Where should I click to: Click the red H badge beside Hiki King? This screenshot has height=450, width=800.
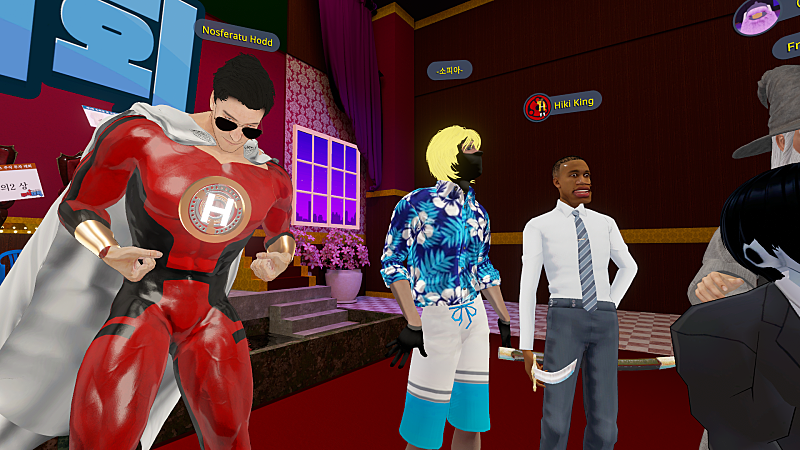pos(538,107)
